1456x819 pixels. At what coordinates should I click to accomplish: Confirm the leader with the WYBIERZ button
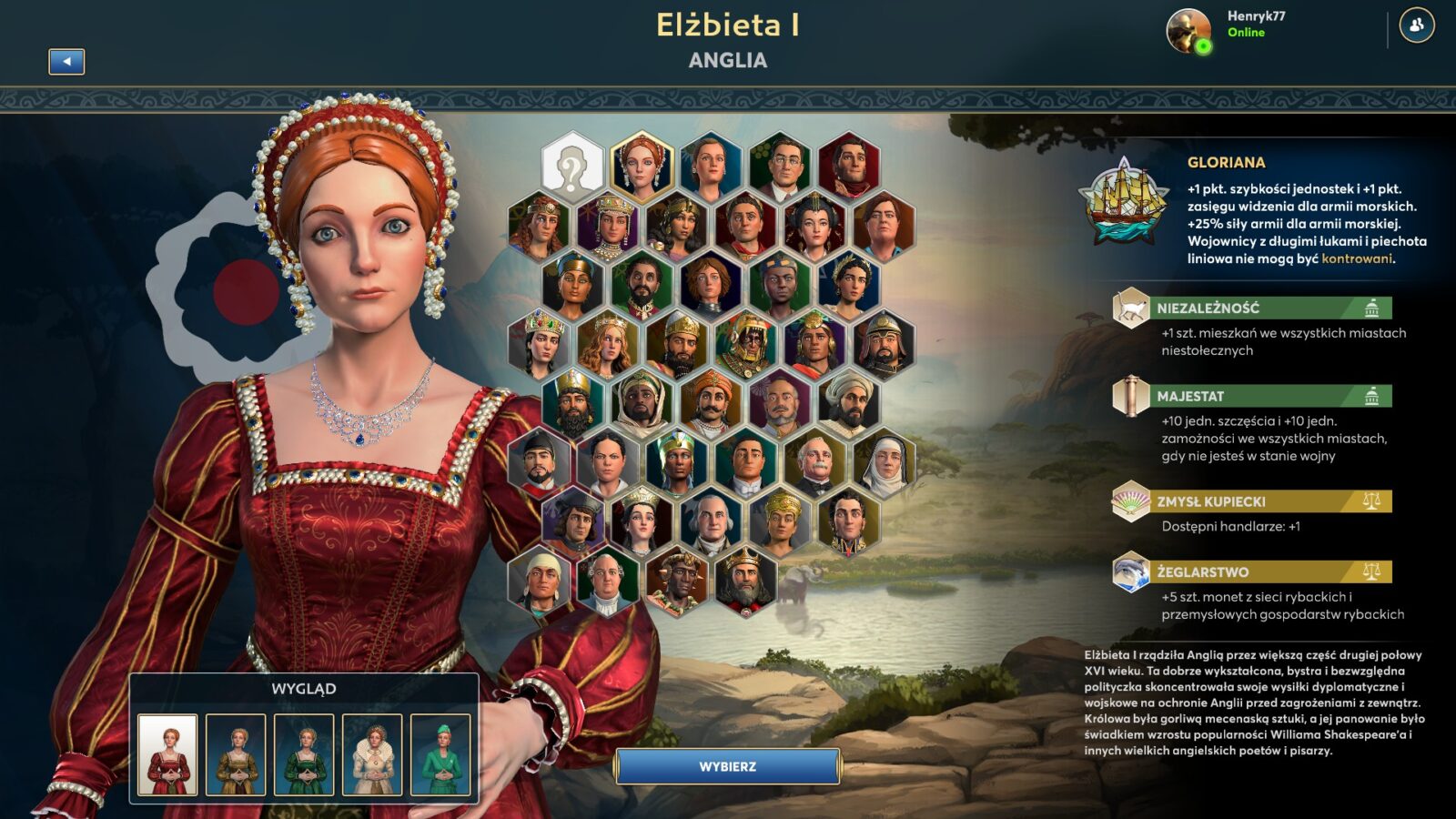727,766
